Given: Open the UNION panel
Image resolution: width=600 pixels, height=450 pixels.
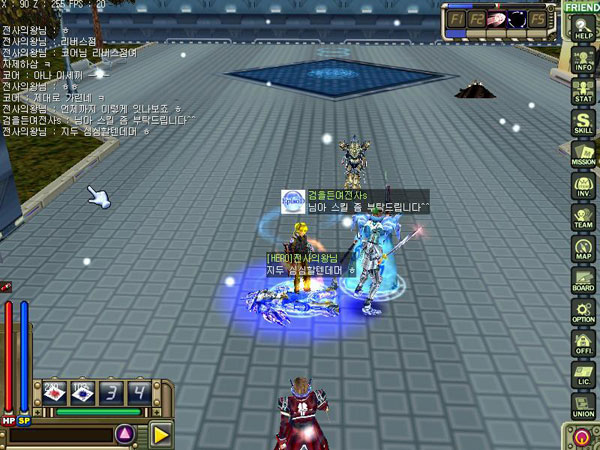Looking at the screenshot, I should (x=581, y=406).
